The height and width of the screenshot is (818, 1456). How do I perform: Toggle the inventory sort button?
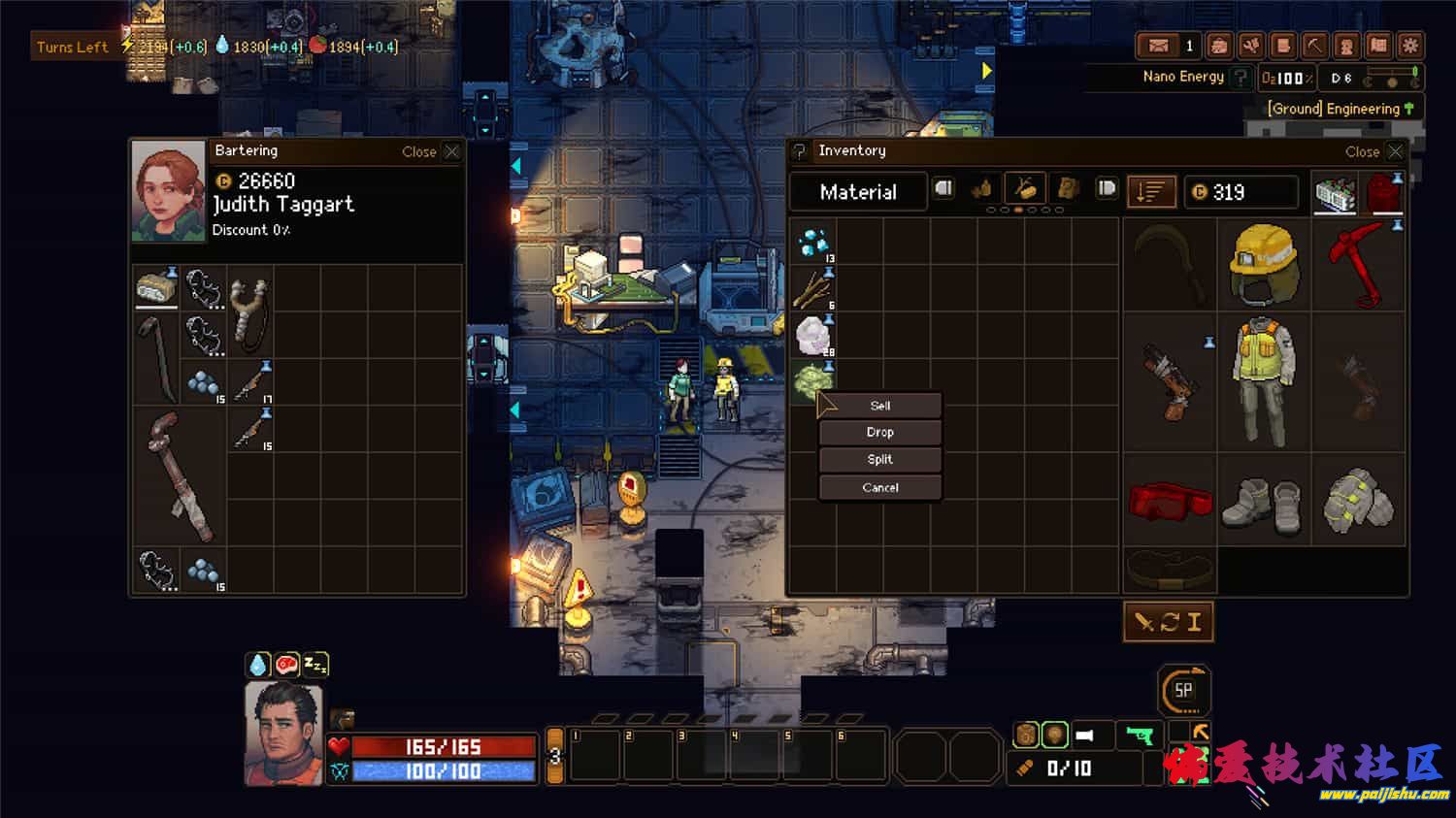(1151, 192)
